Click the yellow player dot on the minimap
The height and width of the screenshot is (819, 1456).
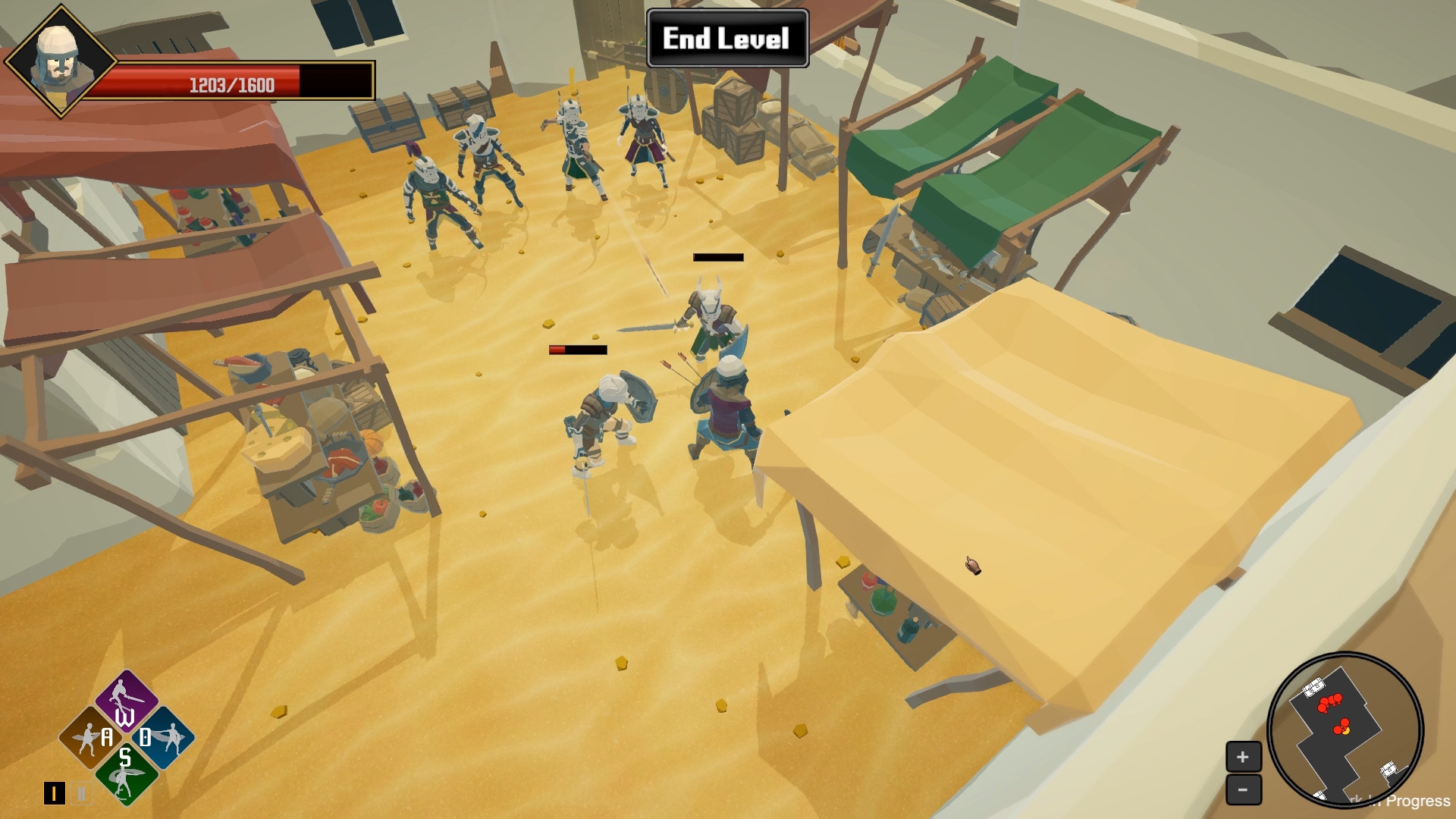point(1345,730)
